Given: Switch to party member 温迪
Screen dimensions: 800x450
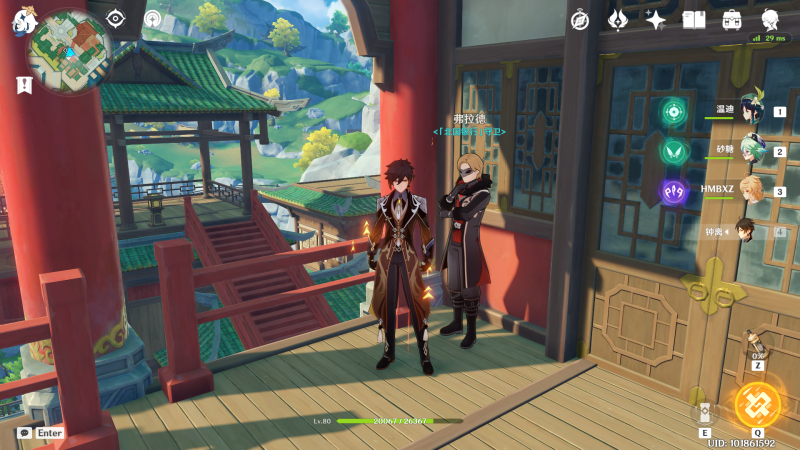Looking at the screenshot, I should pyautogui.click(x=751, y=112).
